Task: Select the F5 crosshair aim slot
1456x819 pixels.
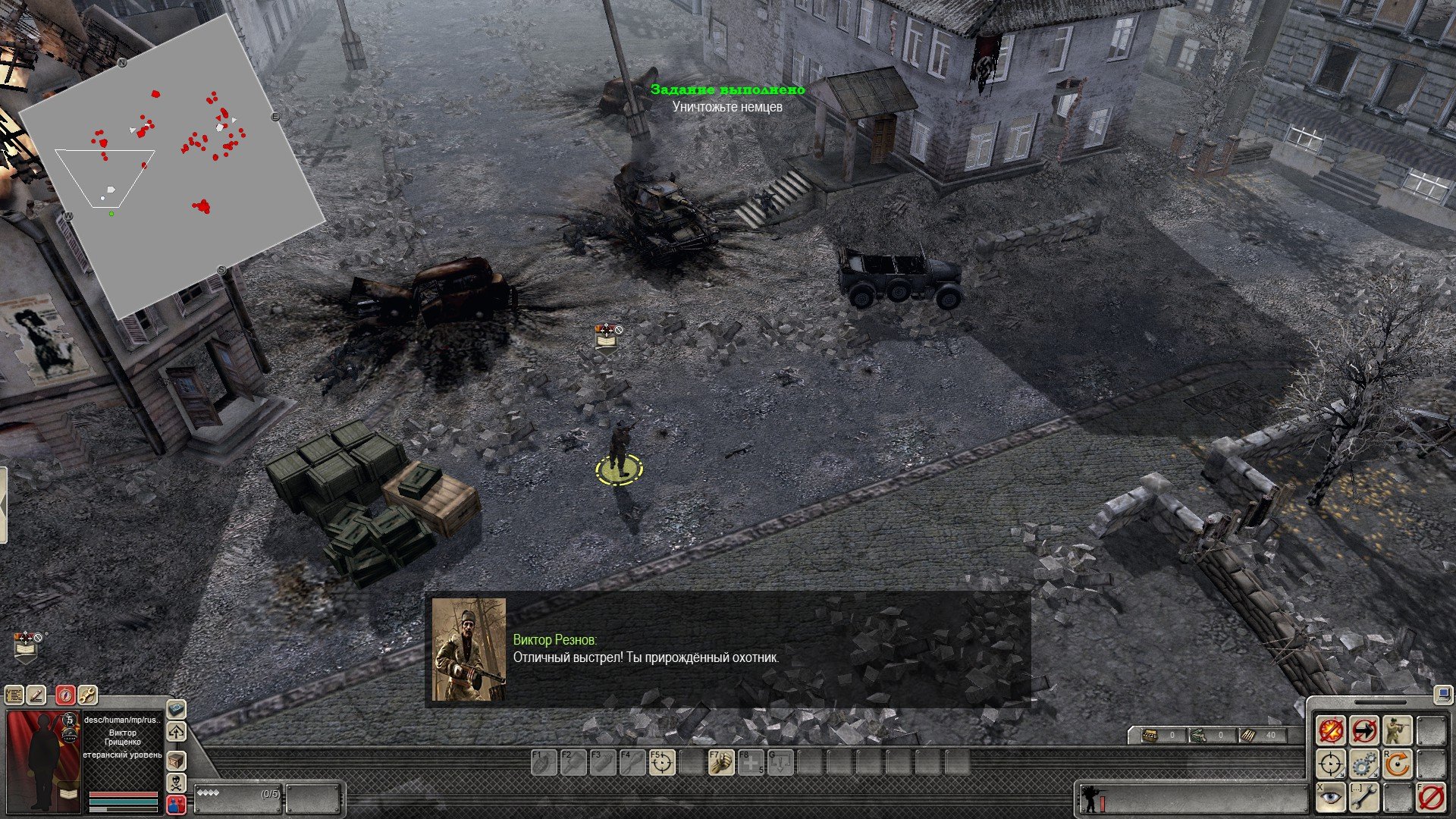Action: (661, 762)
